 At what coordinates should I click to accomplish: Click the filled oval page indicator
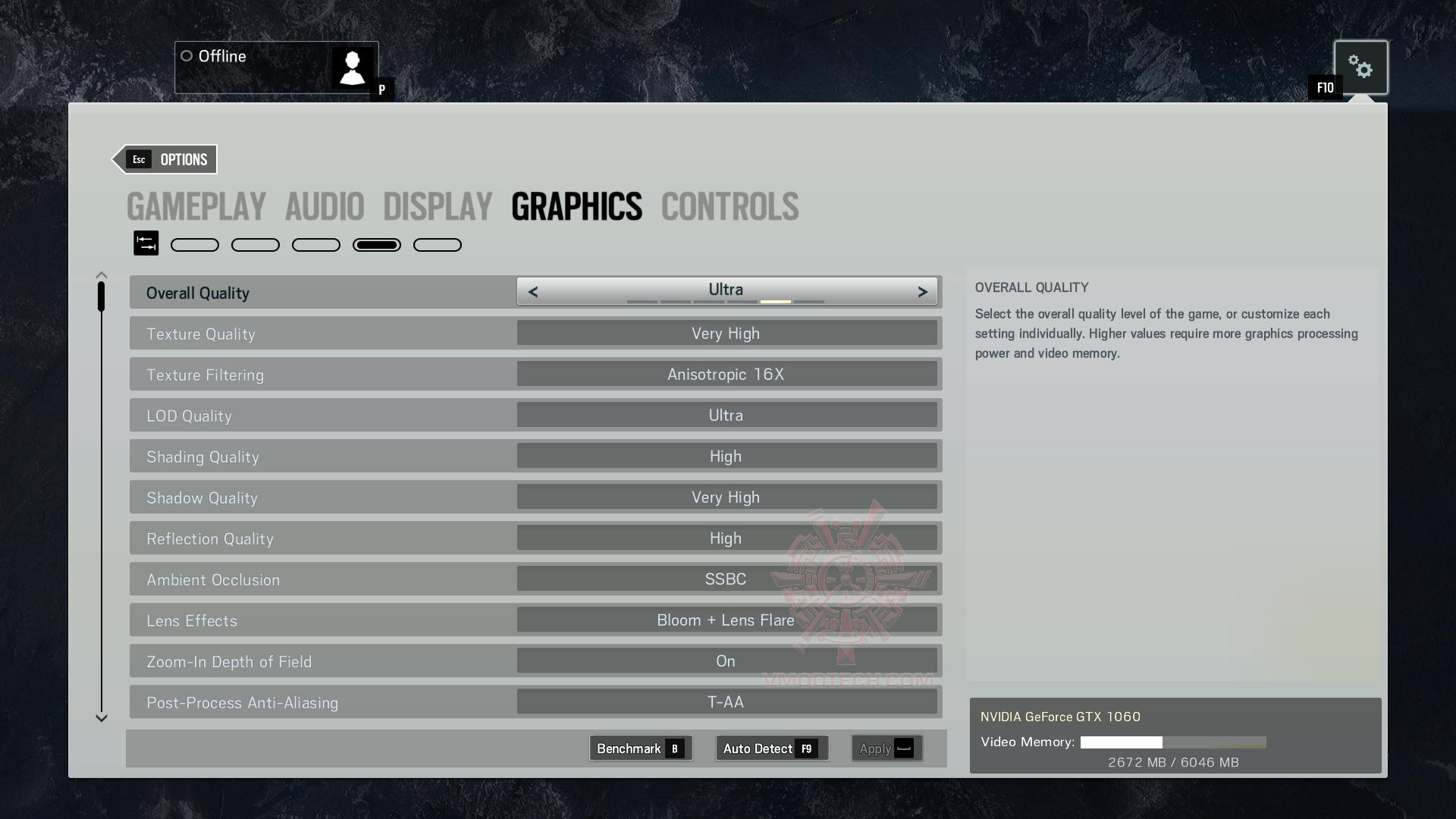pos(377,244)
